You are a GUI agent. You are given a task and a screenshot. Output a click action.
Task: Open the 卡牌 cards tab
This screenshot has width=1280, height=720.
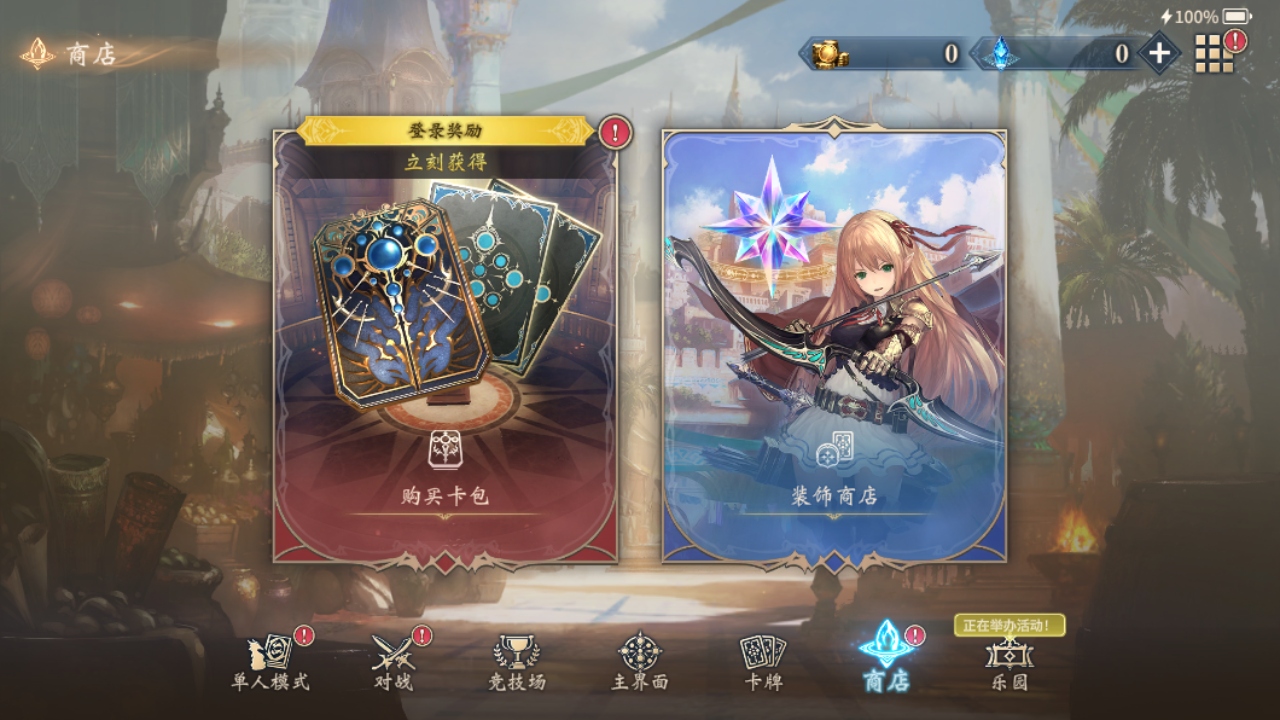[x=762, y=662]
